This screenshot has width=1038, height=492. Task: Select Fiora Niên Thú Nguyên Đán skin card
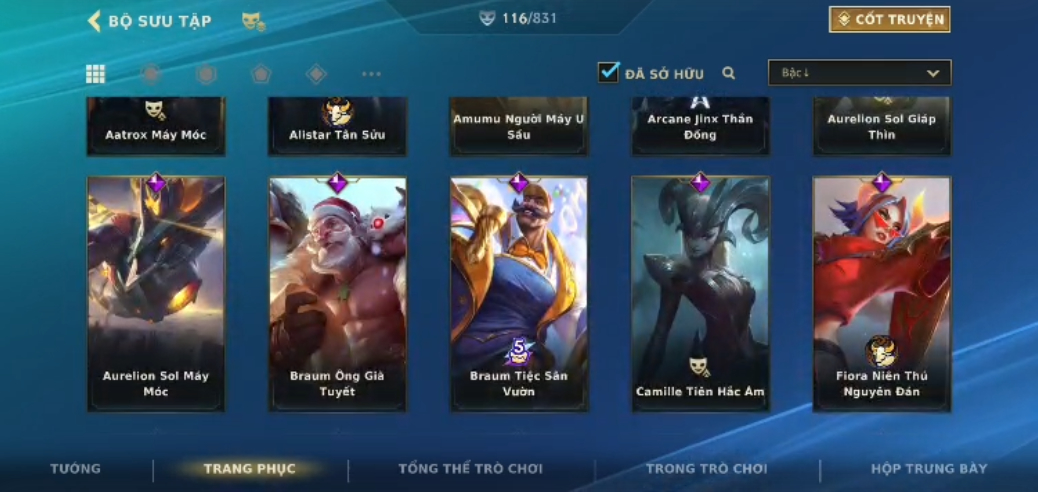pos(881,293)
